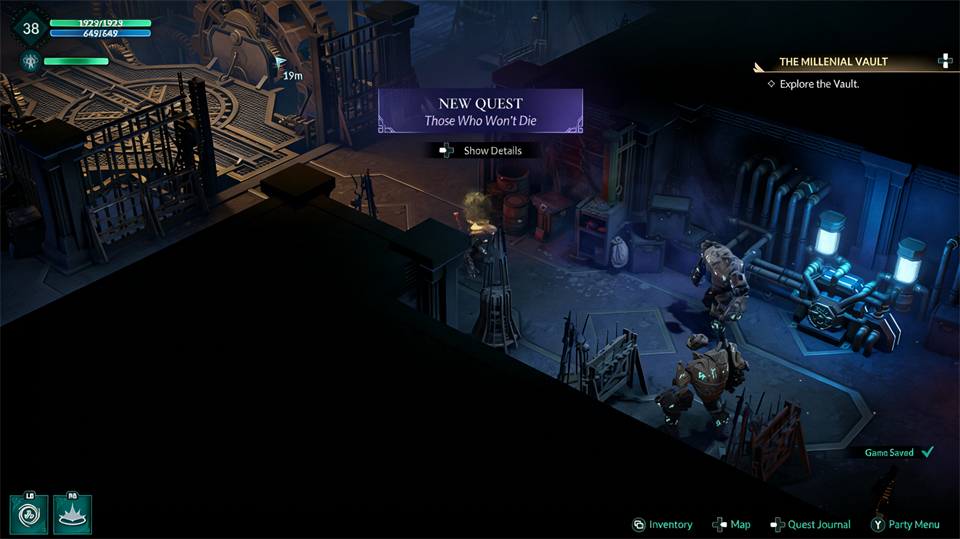The width and height of the screenshot is (960, 539).
Task: Open the Inventory
Action: coord(662,524)
